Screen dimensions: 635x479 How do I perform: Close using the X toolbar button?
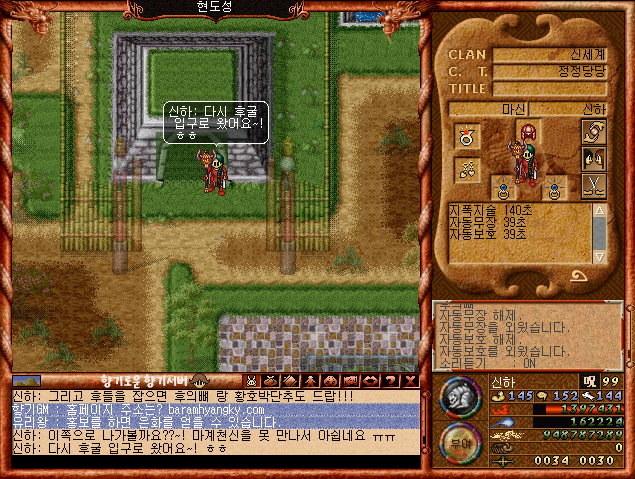[x=410, y=381]
